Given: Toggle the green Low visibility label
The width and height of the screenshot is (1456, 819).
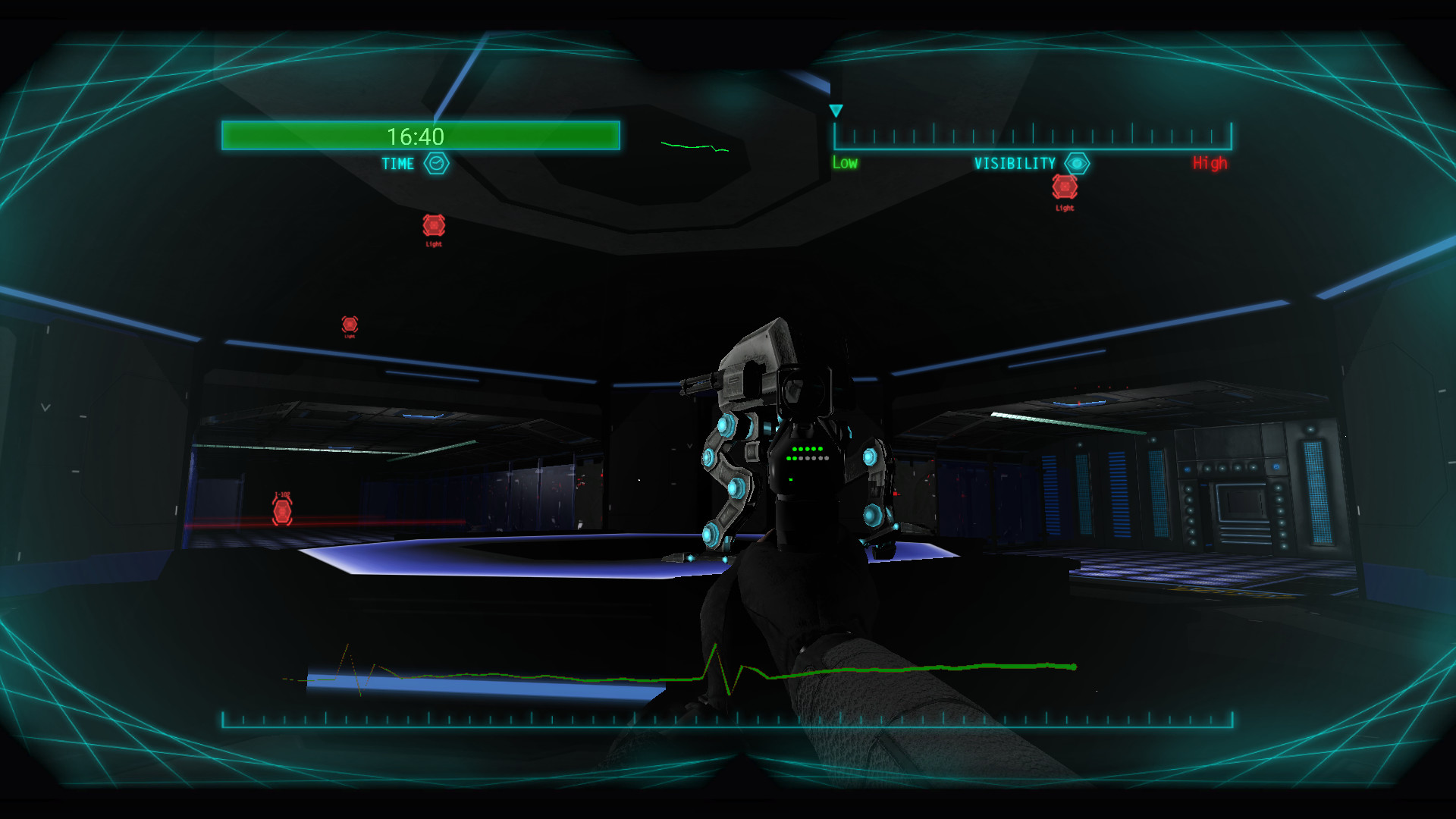Looking at the screenshot, I should (x=843, y=162).
